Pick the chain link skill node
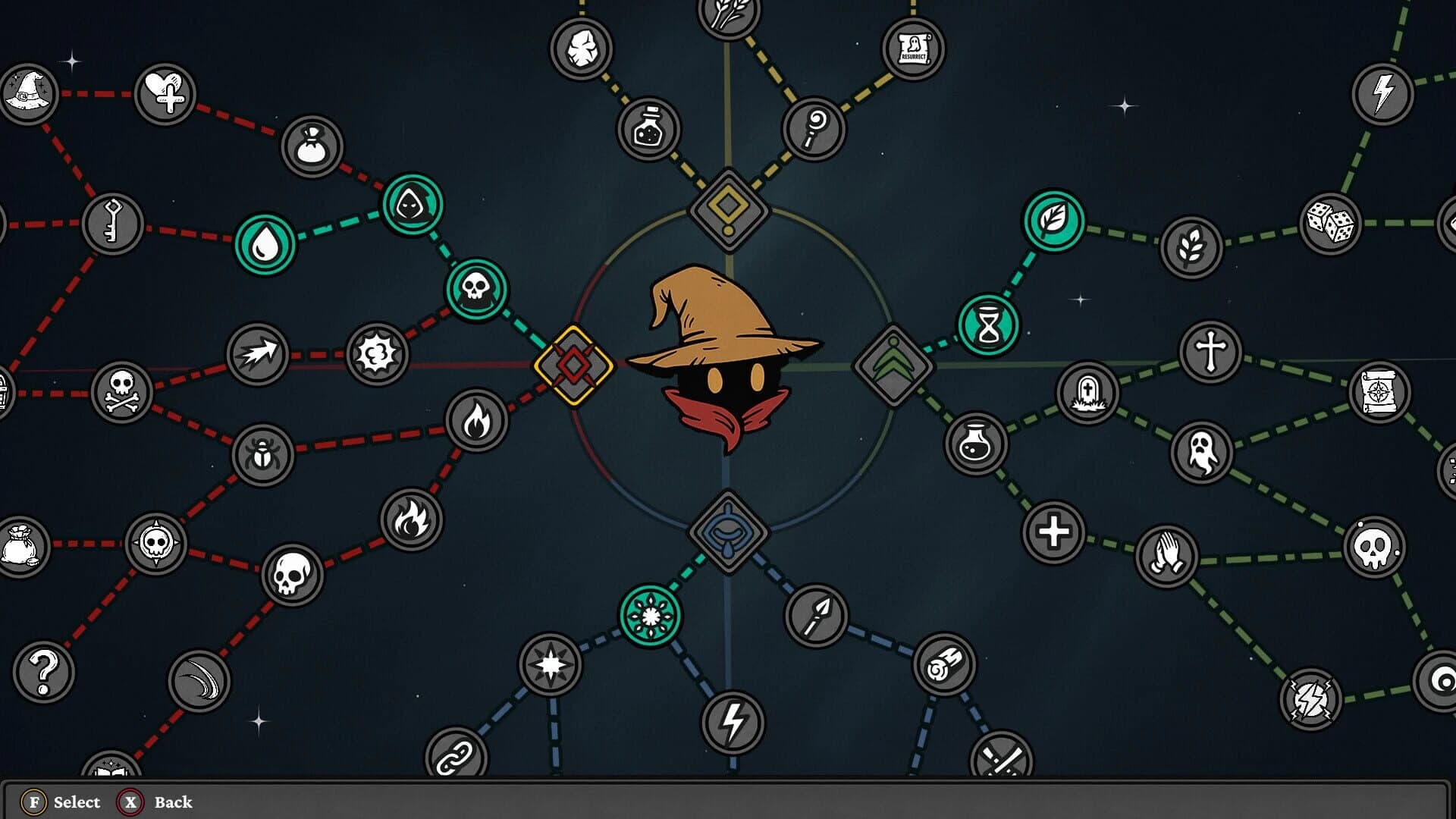 [456, 757]
